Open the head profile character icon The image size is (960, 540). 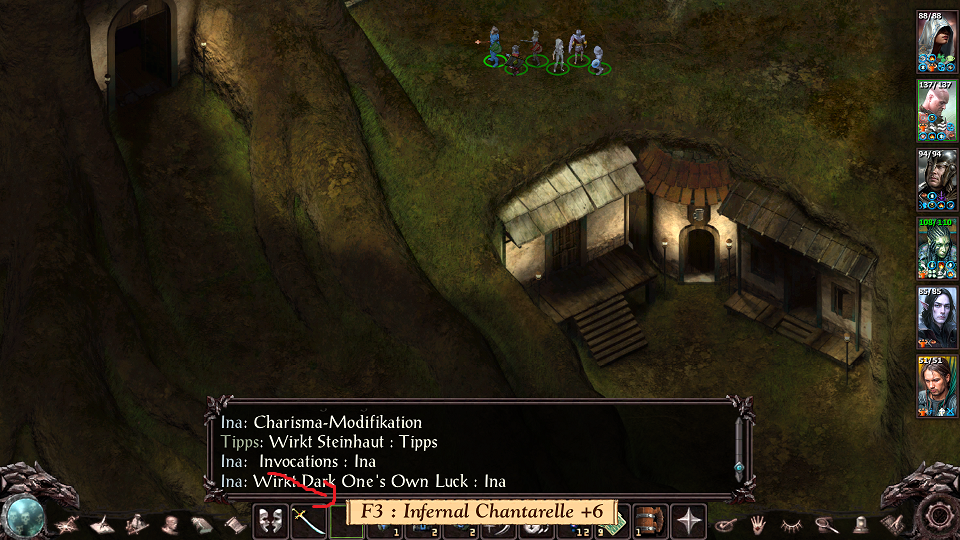click(x=169, y=523)
